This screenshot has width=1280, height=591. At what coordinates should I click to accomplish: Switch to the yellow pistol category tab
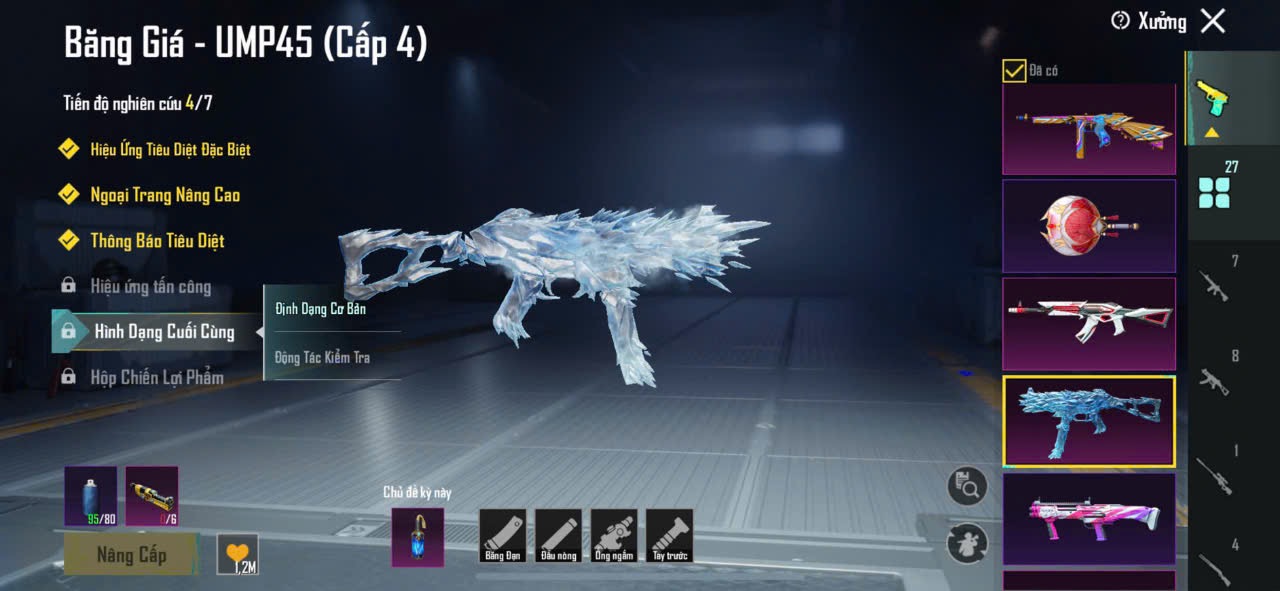(1211, 98)
